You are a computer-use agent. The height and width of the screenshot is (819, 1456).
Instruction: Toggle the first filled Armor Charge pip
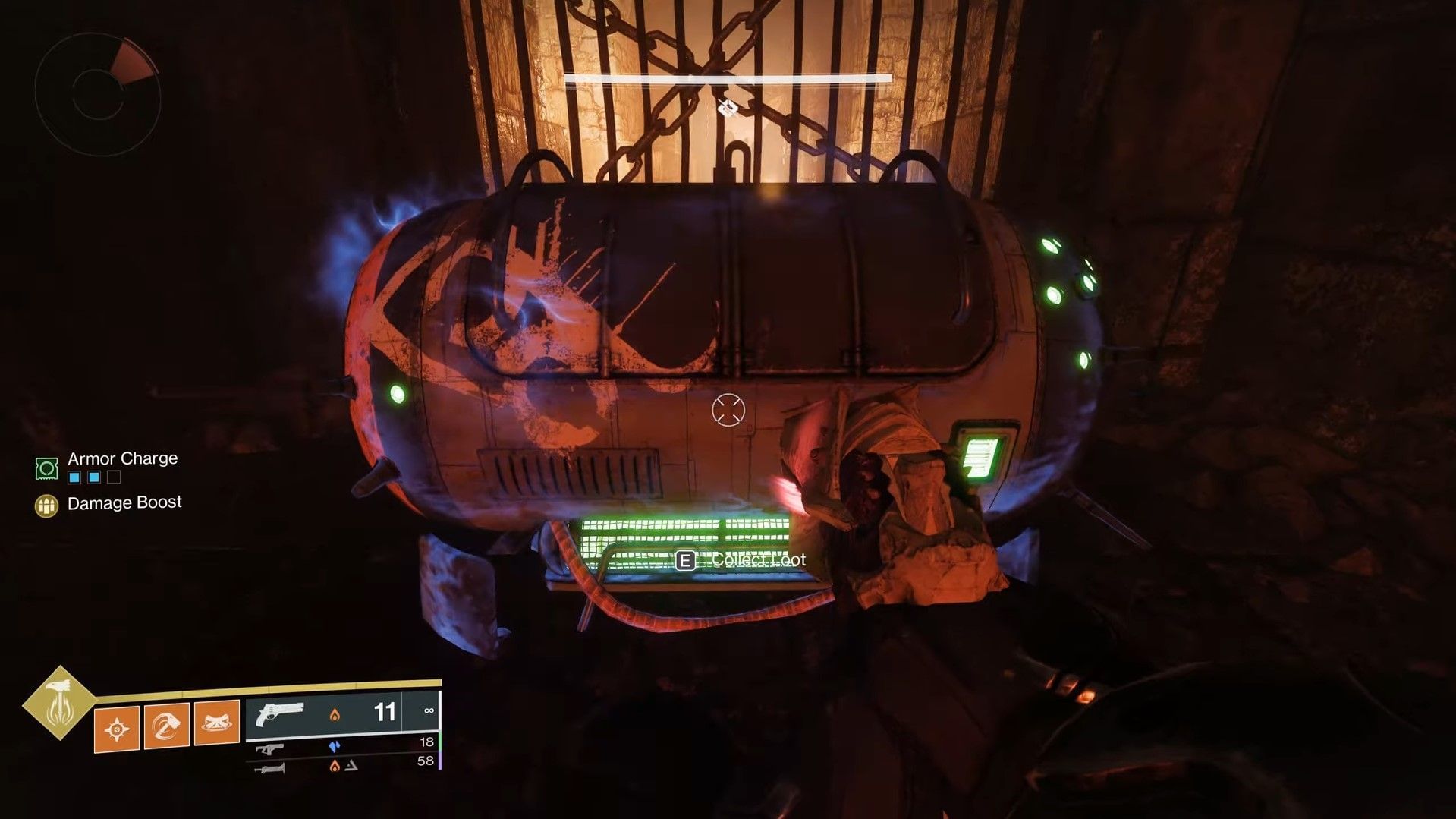(74, 477)
